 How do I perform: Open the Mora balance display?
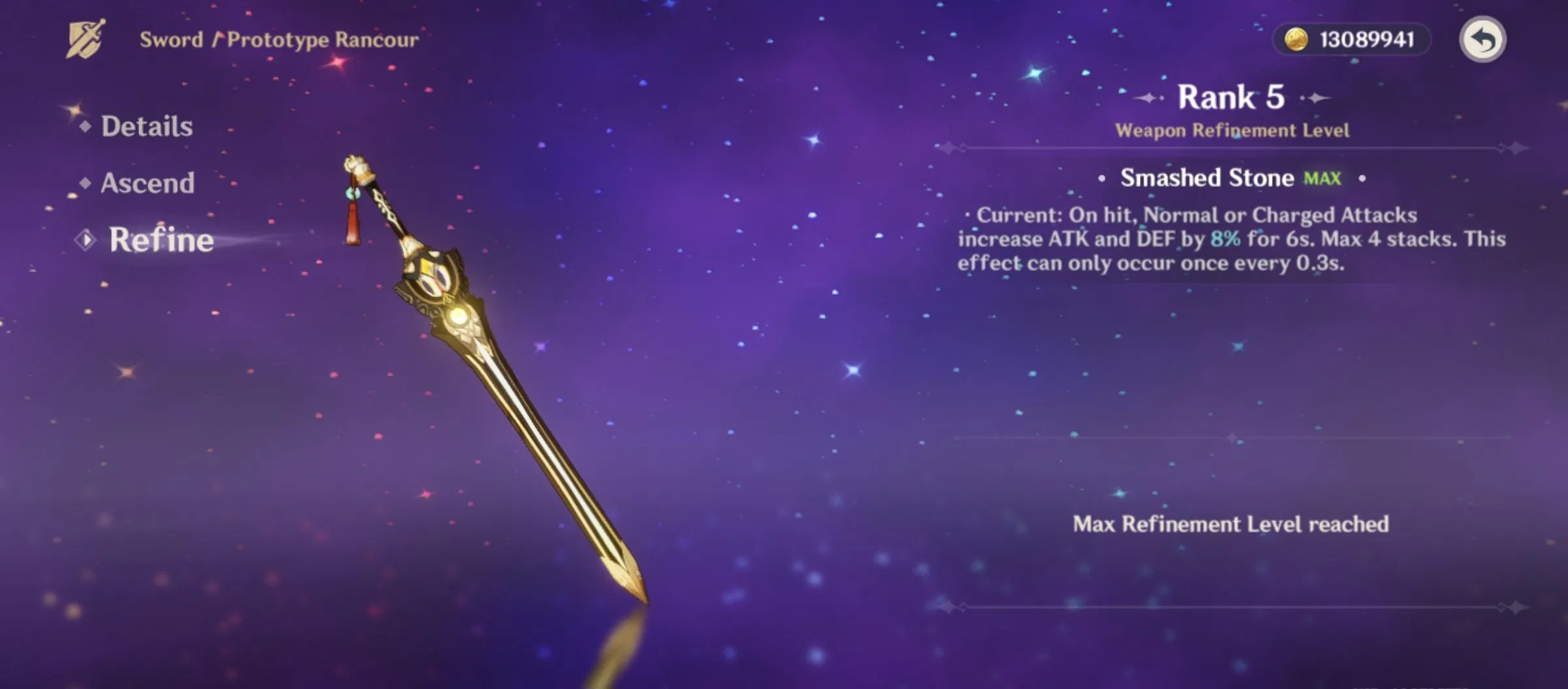[1351, 39]
